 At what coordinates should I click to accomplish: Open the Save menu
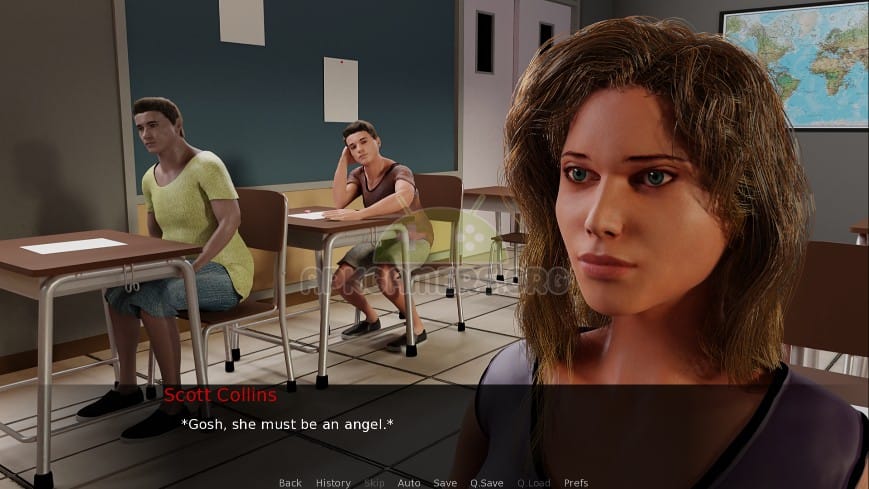click(445, 483)
